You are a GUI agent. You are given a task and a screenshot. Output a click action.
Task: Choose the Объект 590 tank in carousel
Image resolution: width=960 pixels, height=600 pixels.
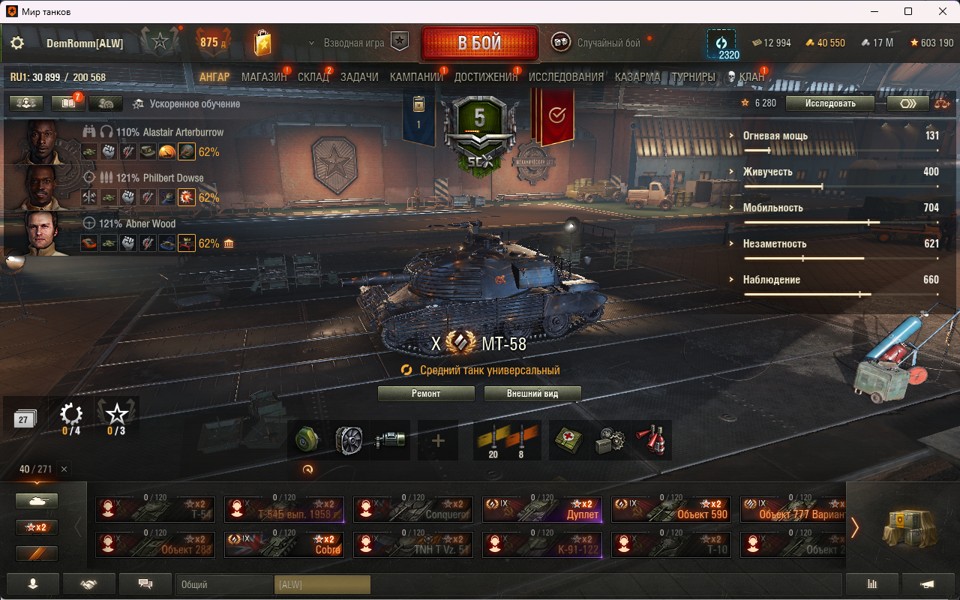pyautogui.click(x=670, y=509)
